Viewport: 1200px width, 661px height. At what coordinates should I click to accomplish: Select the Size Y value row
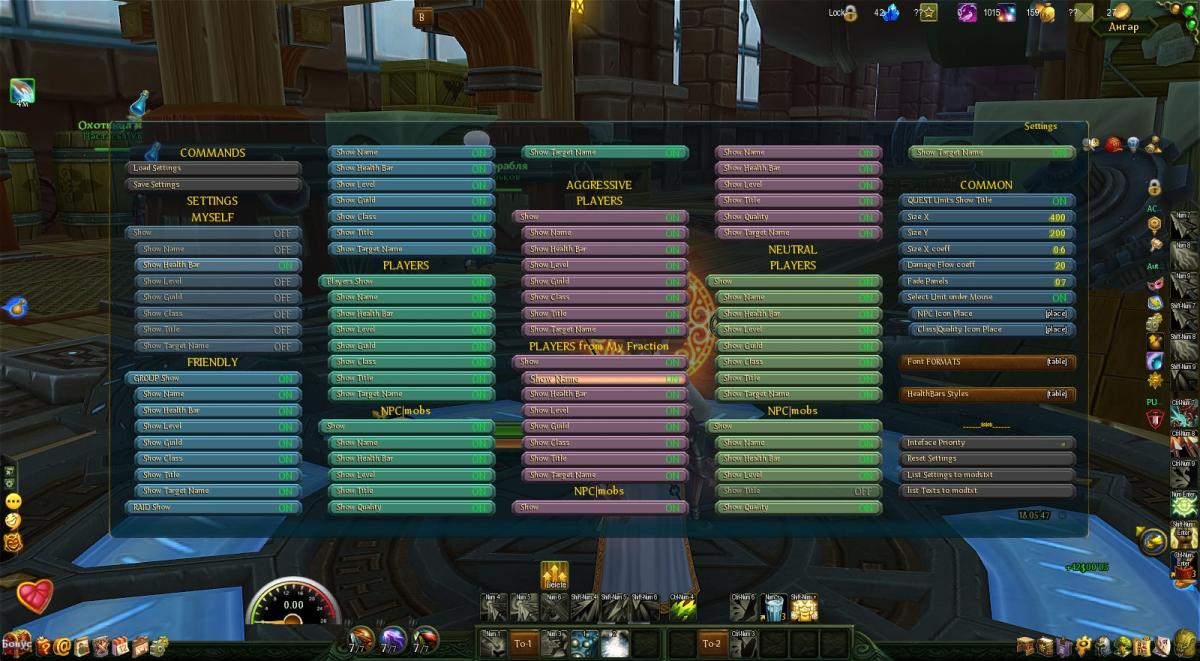987,233
